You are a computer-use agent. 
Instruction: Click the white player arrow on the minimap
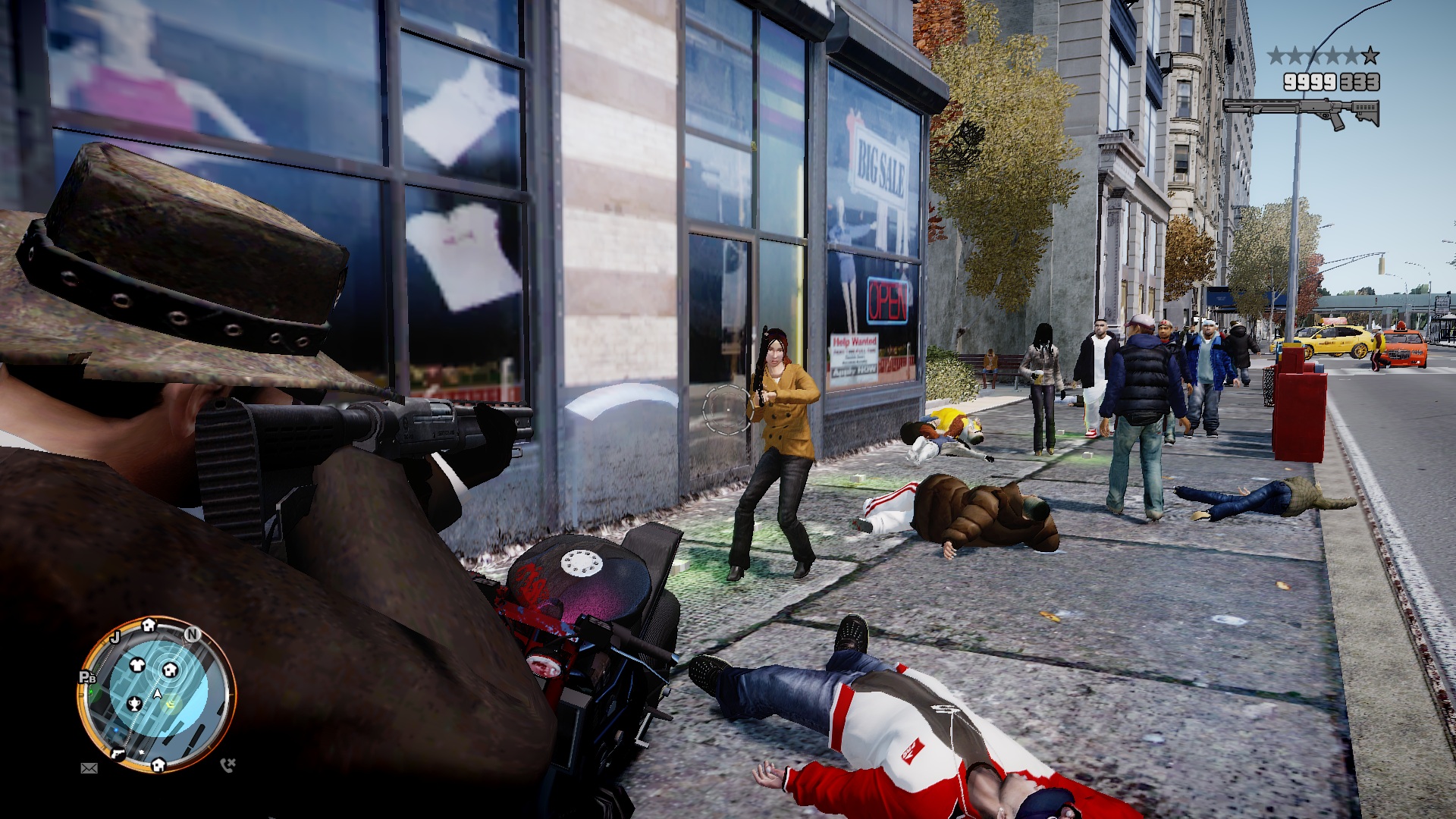point(158,693)
